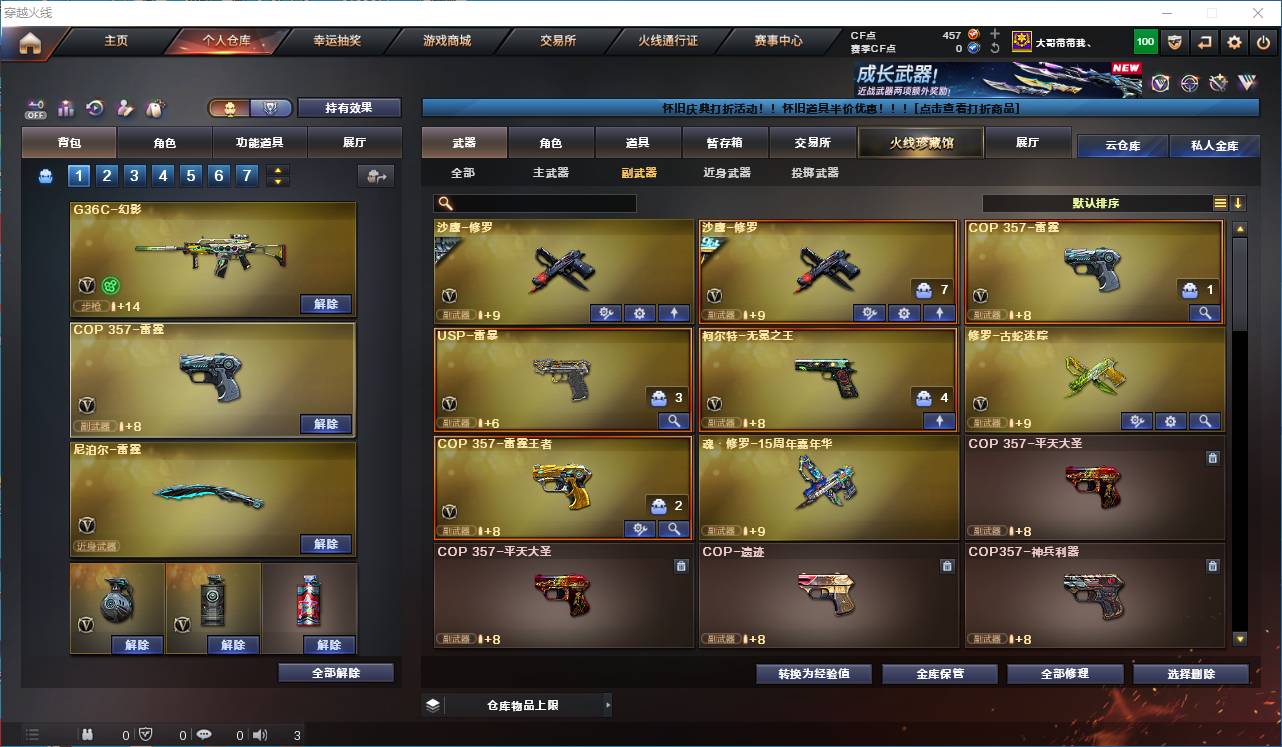Click the channel switch arrow icon near settings

(x=1205, y=42)
